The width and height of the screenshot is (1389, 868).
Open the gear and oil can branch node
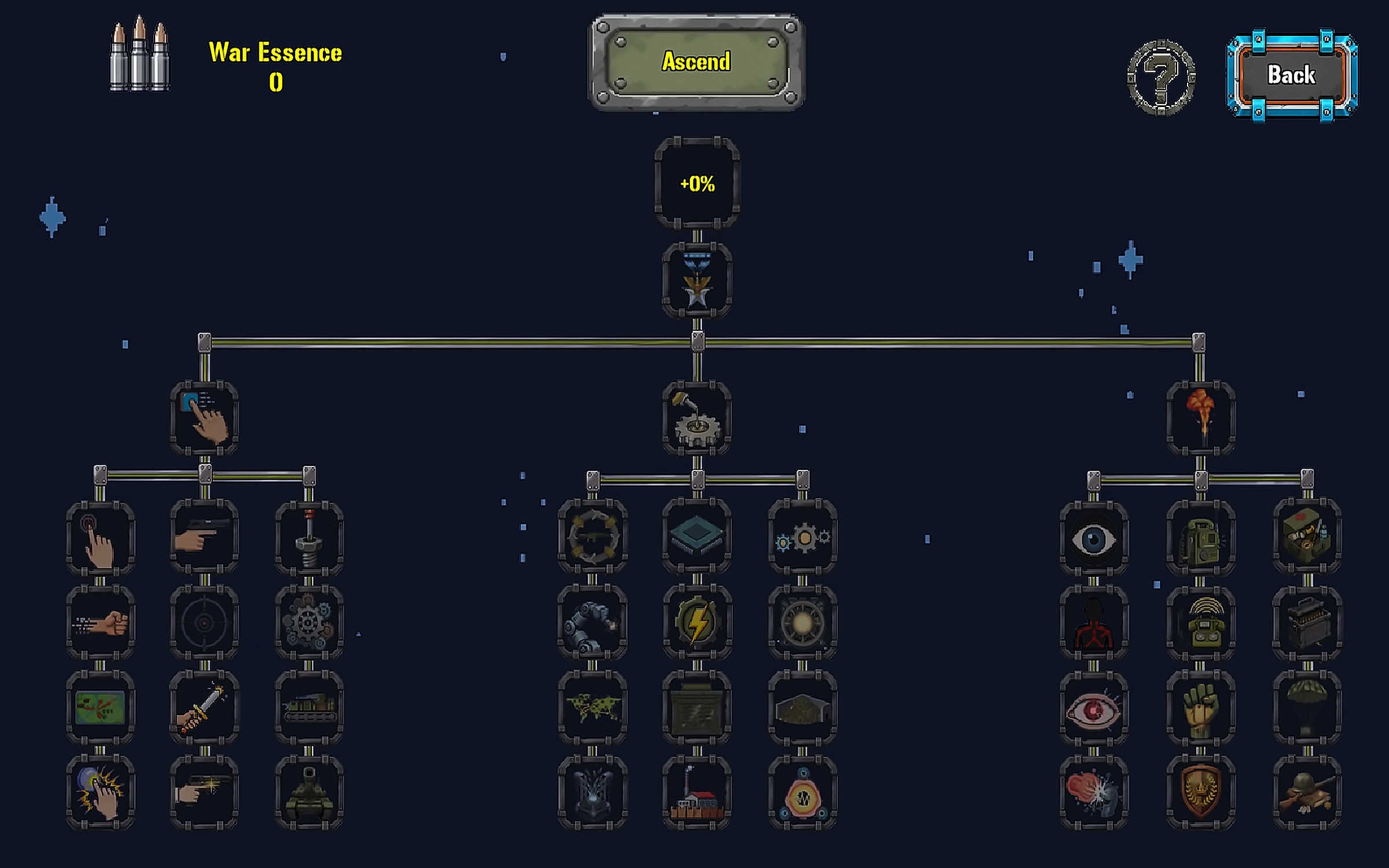pyautogui.click(x=697, y=418)
